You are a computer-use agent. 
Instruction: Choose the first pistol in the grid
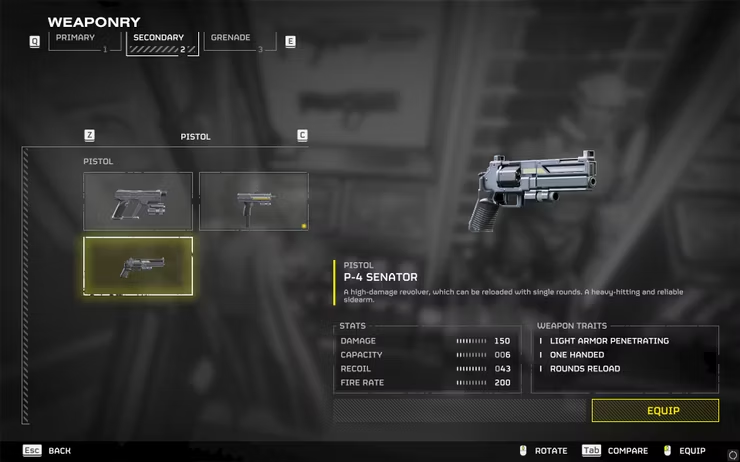coord(138,201)
